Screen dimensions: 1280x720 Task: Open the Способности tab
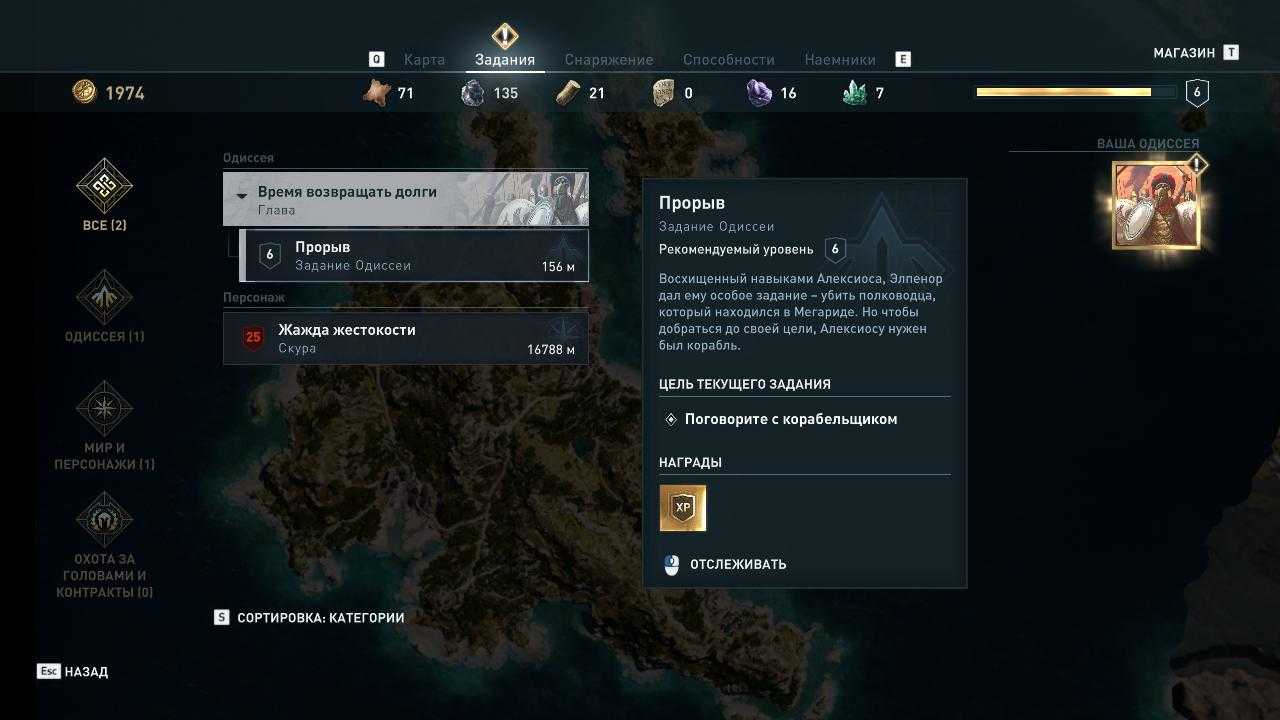[728, 60]
